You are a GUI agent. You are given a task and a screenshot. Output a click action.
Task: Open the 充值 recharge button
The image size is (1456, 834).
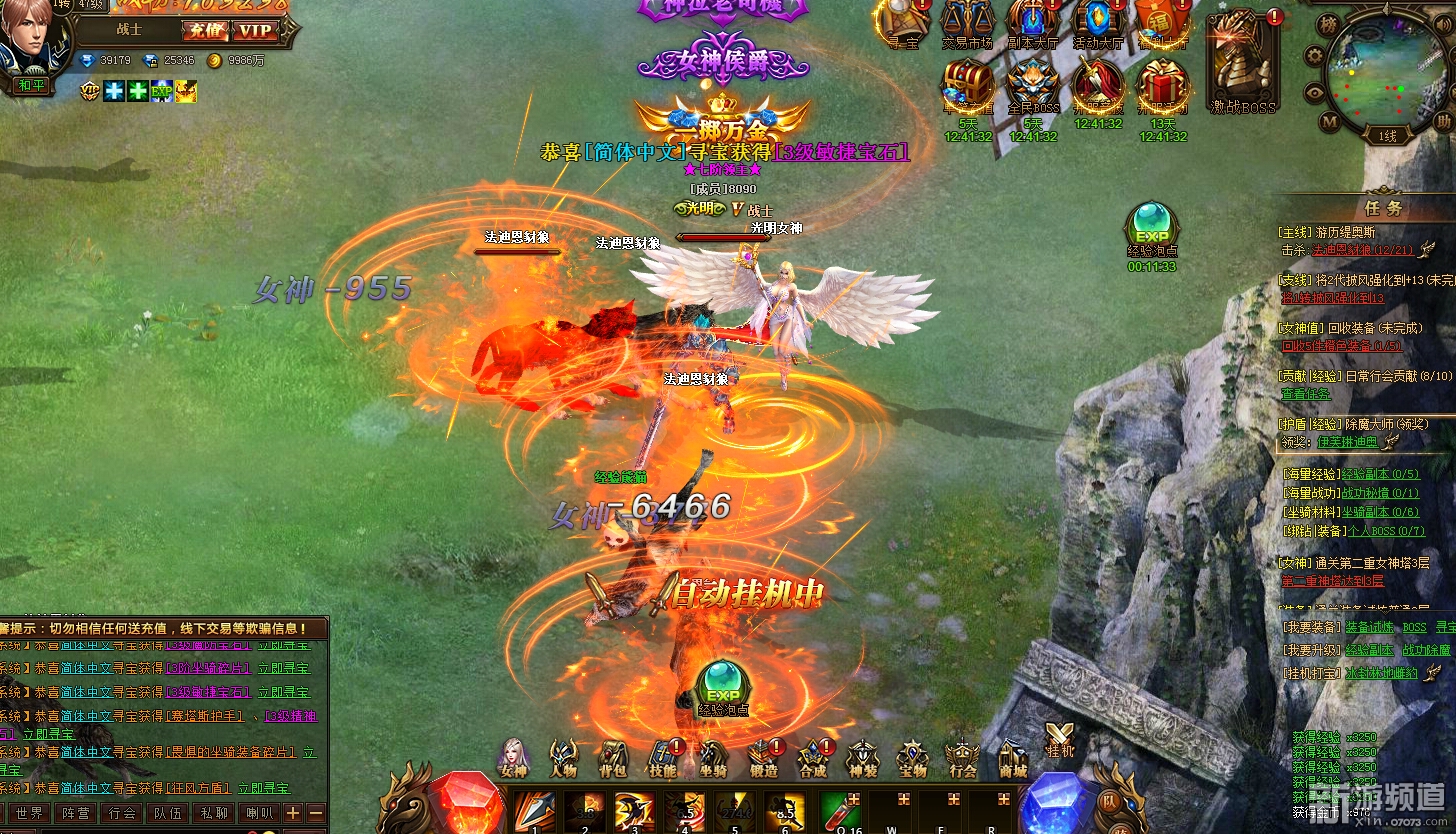(205, 31)
